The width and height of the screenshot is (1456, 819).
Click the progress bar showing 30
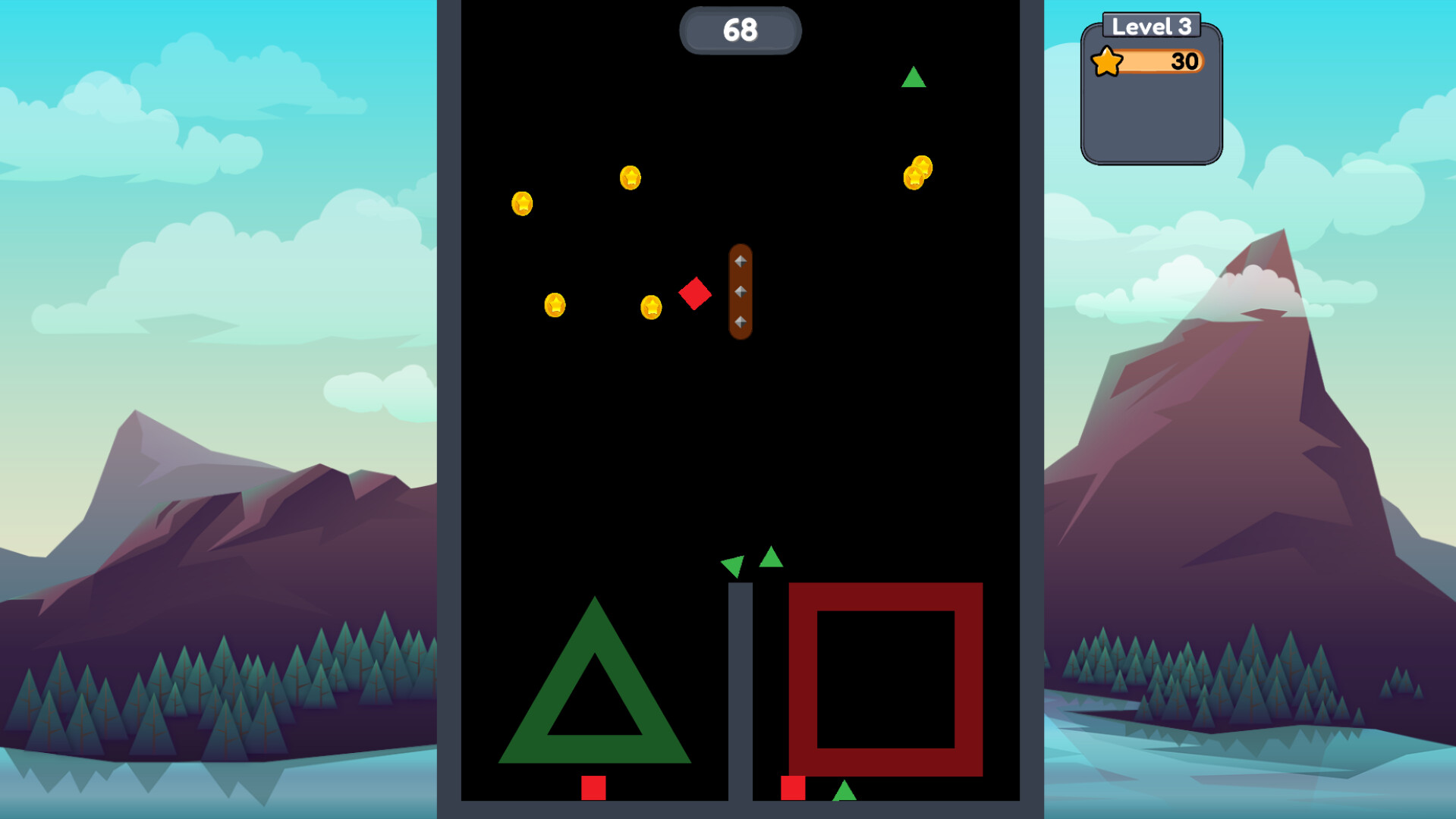1161,61
